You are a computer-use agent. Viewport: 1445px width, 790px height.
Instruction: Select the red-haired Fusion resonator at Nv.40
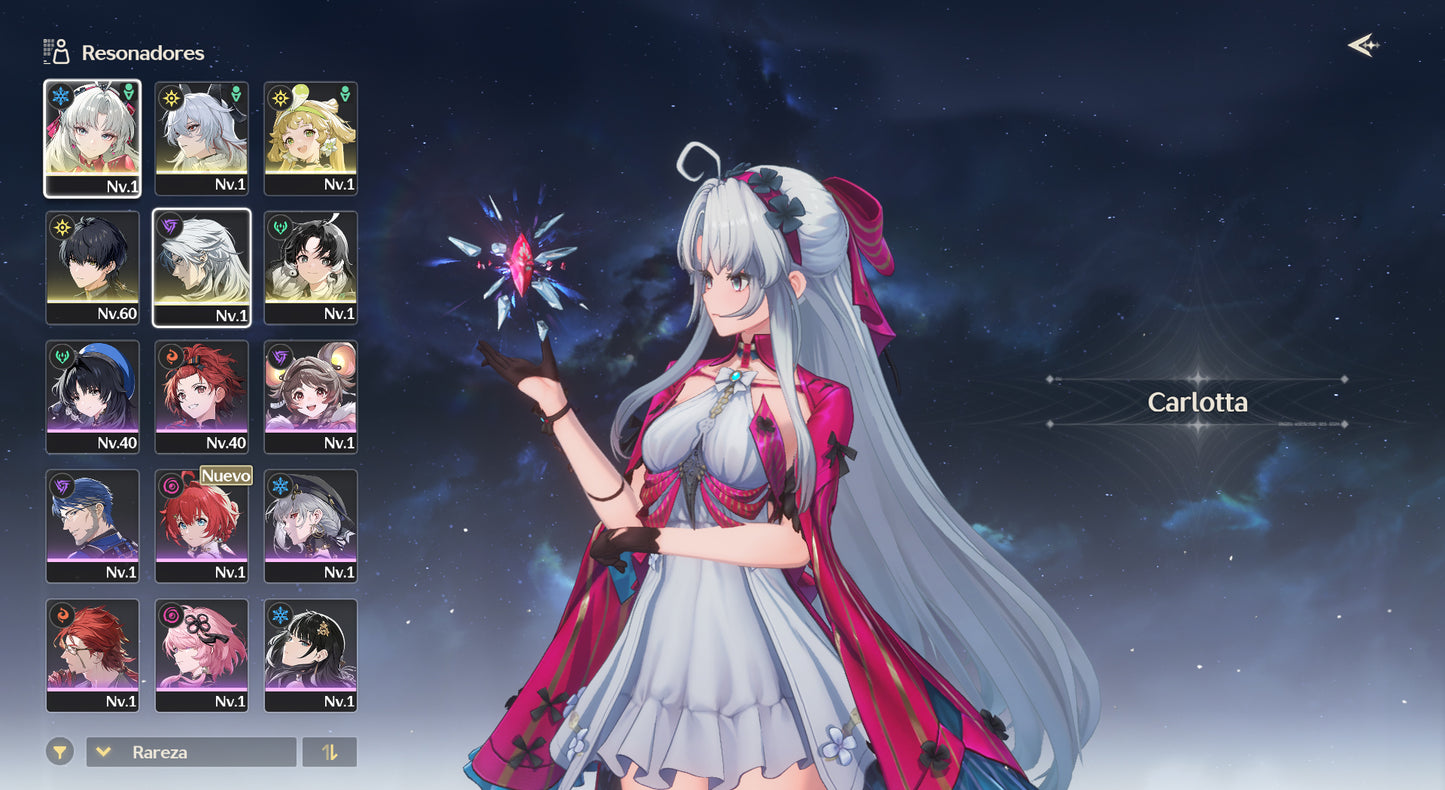202,396
